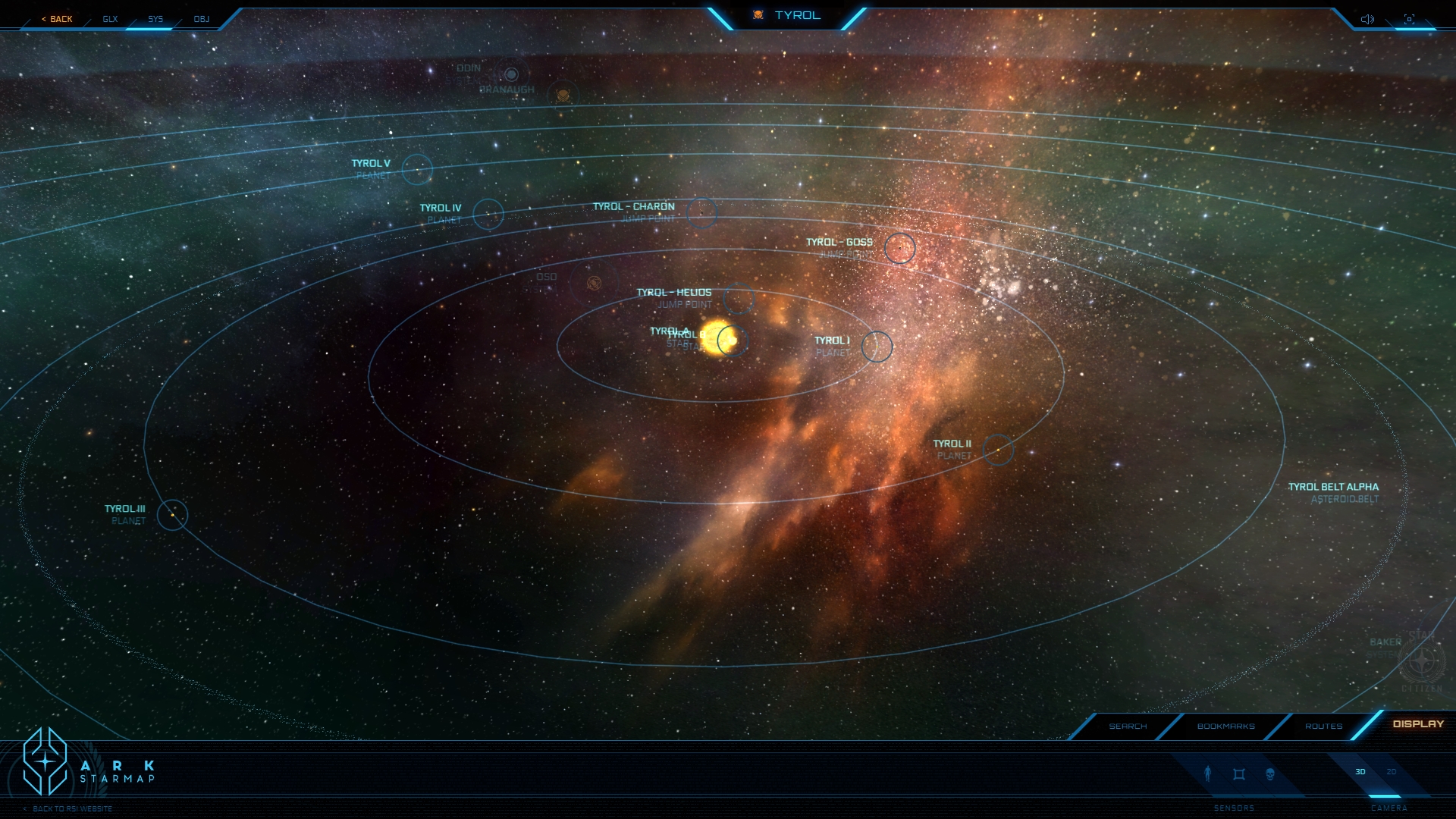This screenshot has width=1456, height=819.
Task: Show the Bookmarks panel
Action: (1225, 726)
